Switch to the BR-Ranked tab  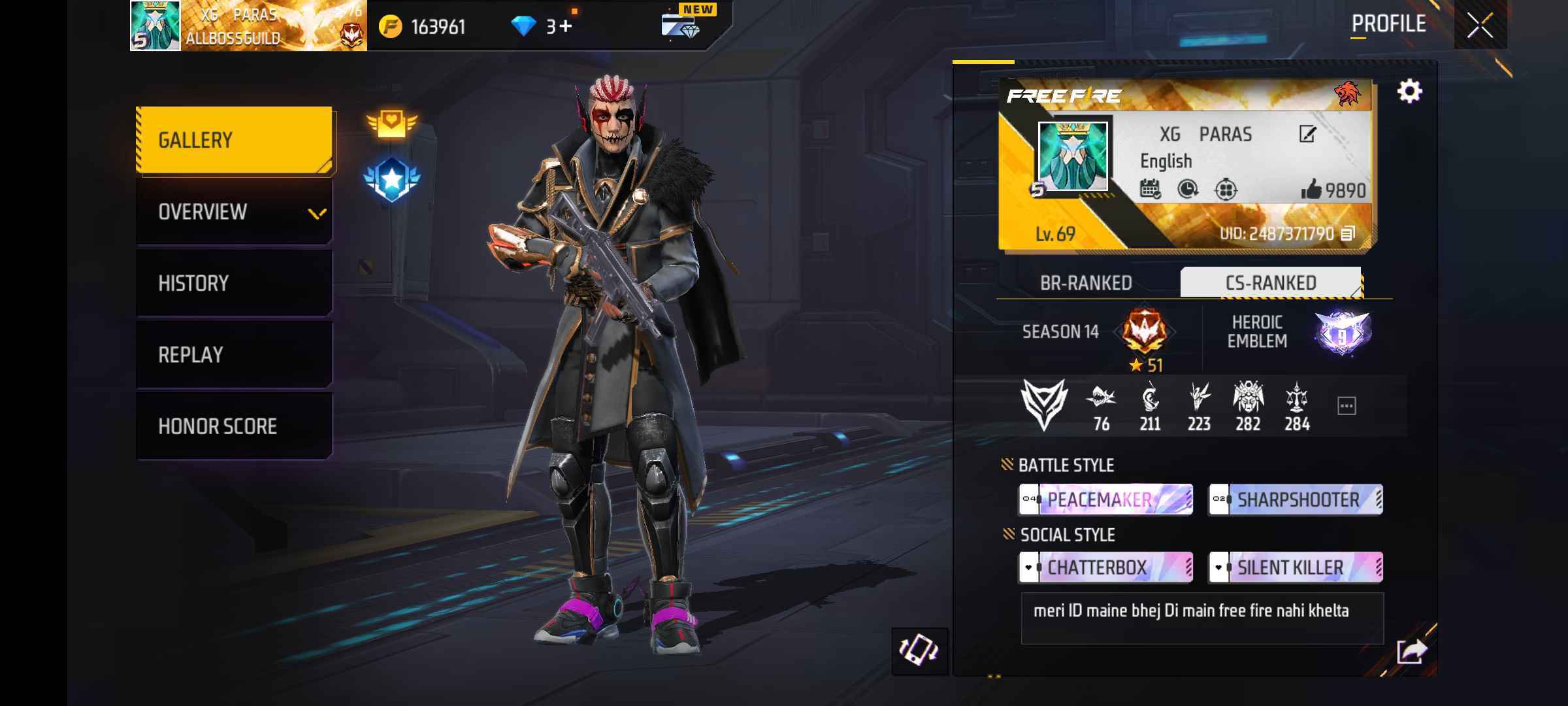click(1086, 283)
